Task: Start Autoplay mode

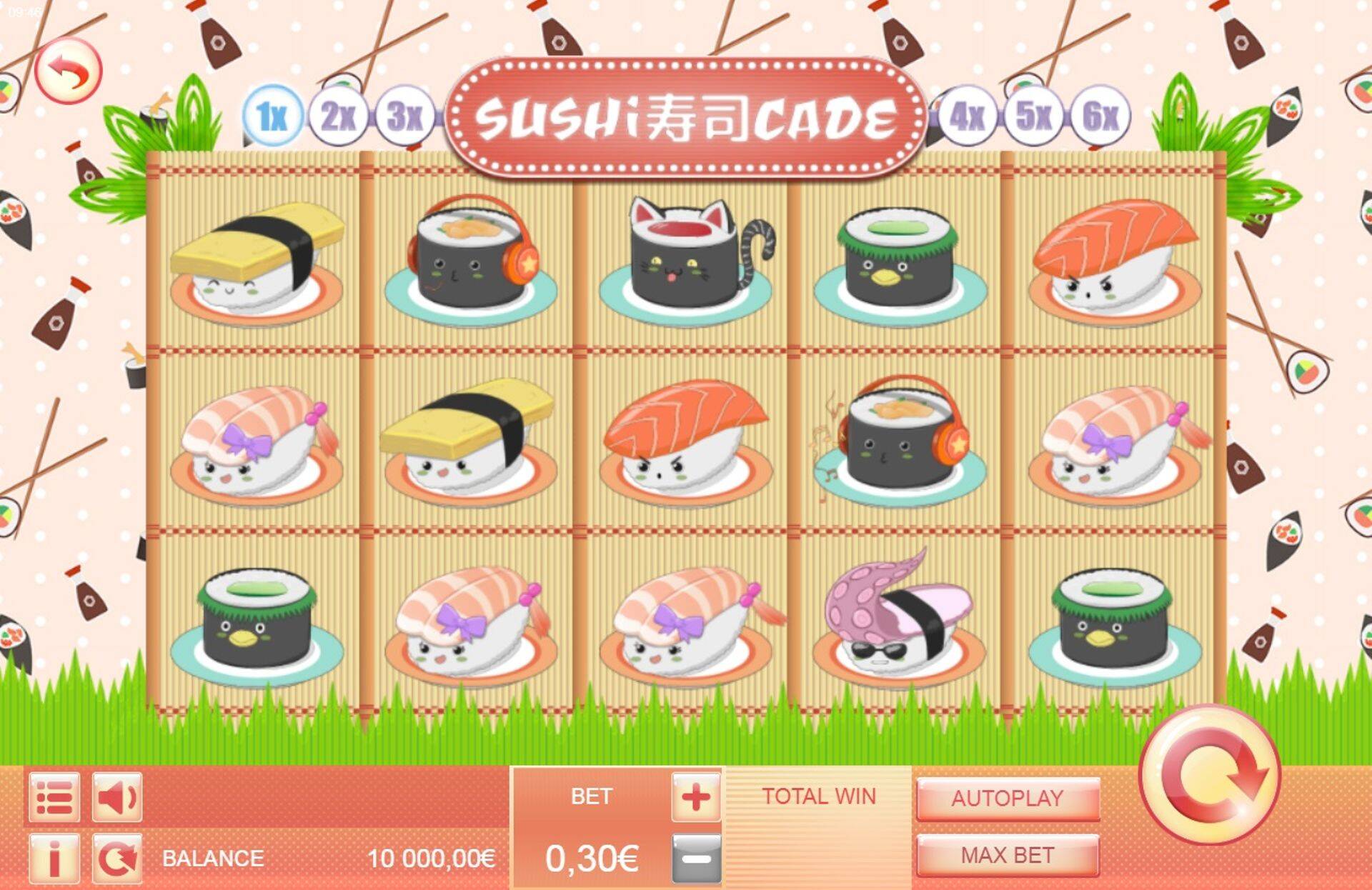Action: (1007, 799)
